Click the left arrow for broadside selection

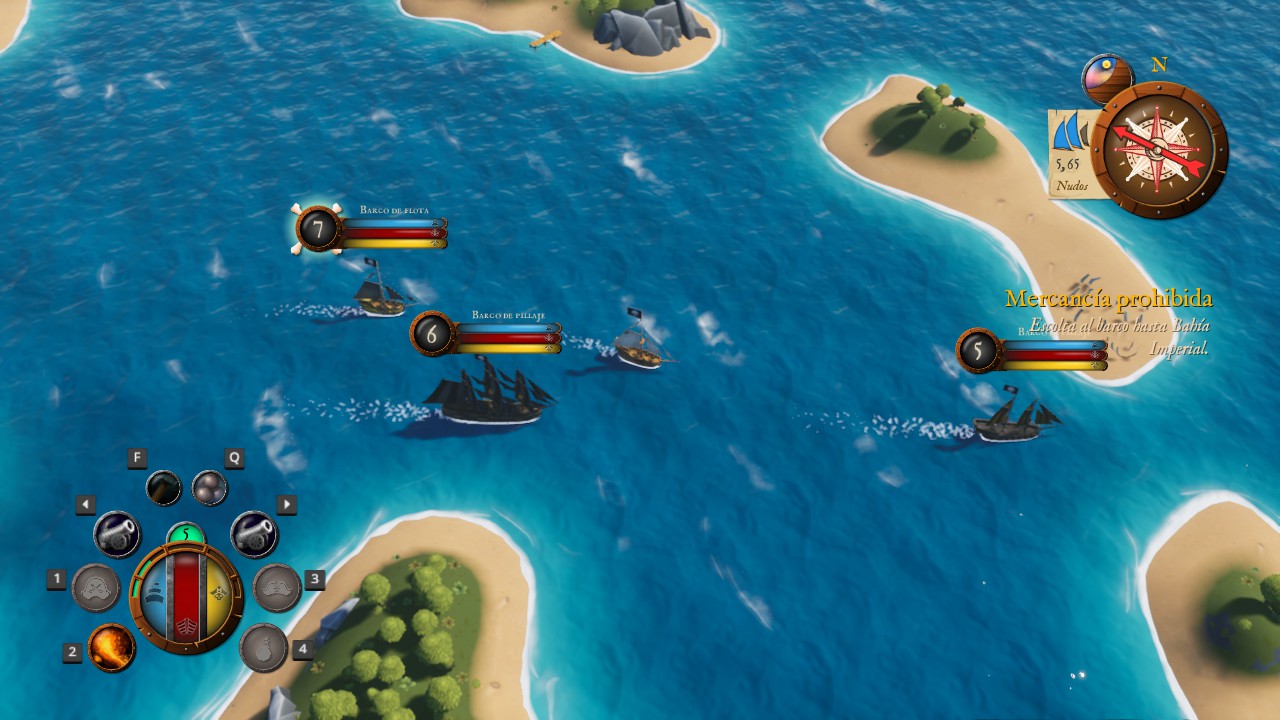pos(87,503)
